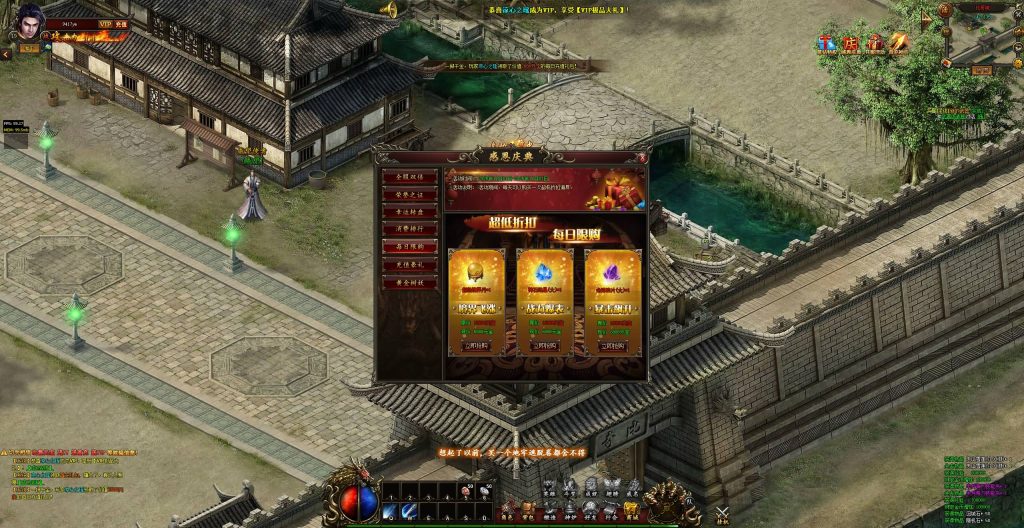Screen dimensions: 1024x528
Task: Open the 充值豪礼 recharge gift tab
Action: tap(410, 265)
